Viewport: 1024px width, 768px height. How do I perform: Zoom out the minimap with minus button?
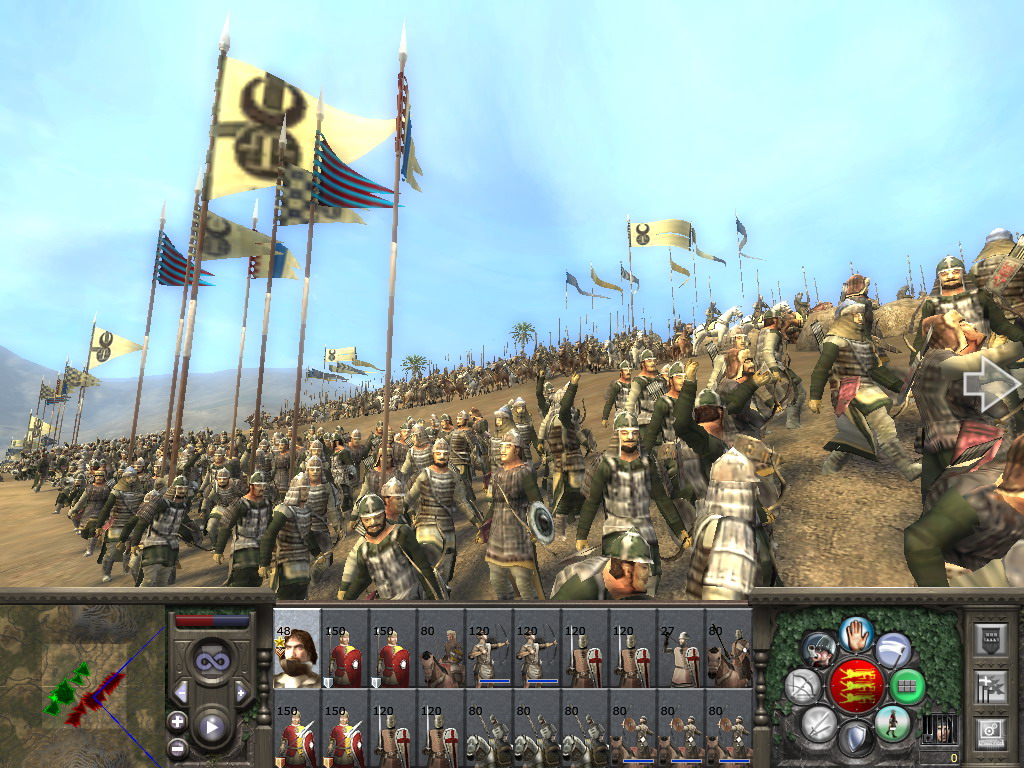[x=178, y=747]
